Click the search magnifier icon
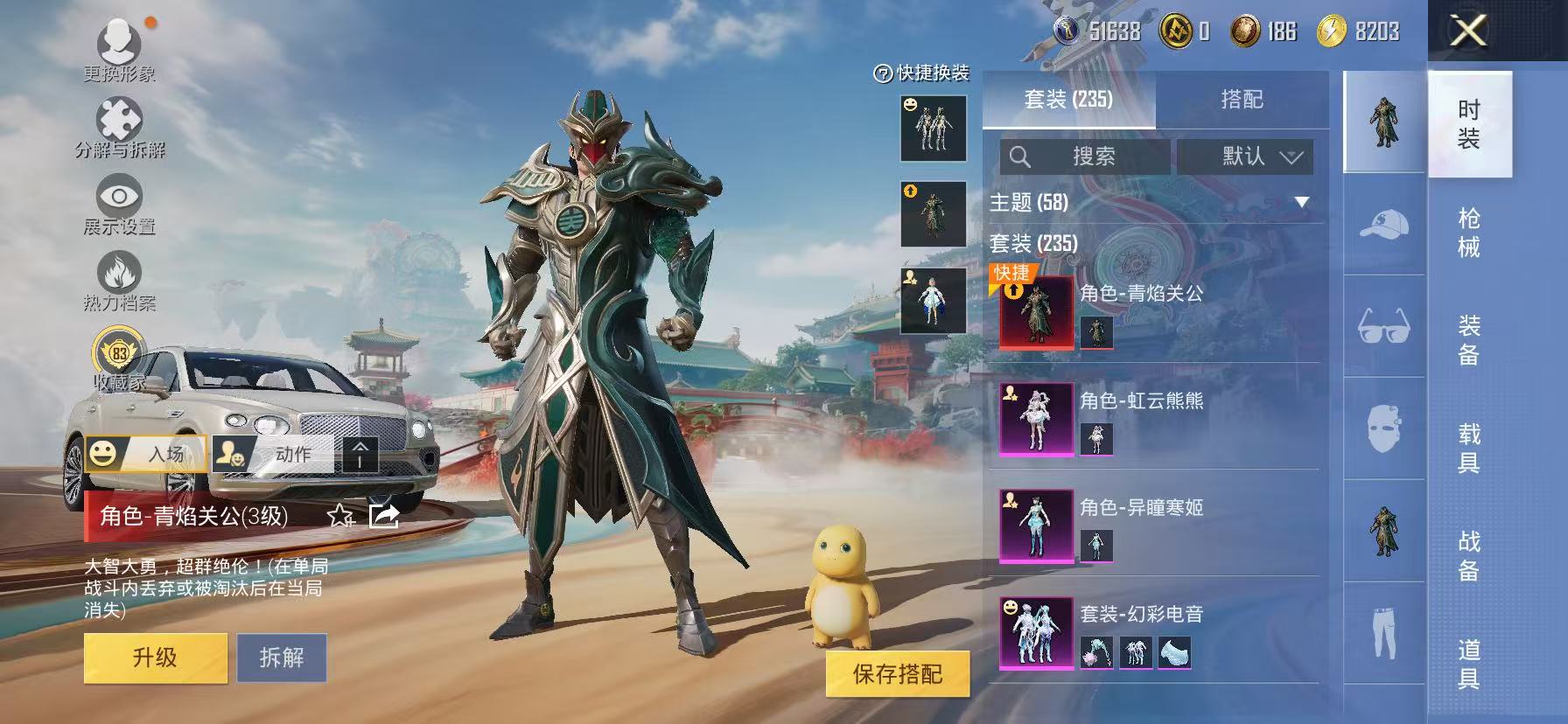The image size is (1568, 724). (x=1020, y=157)
